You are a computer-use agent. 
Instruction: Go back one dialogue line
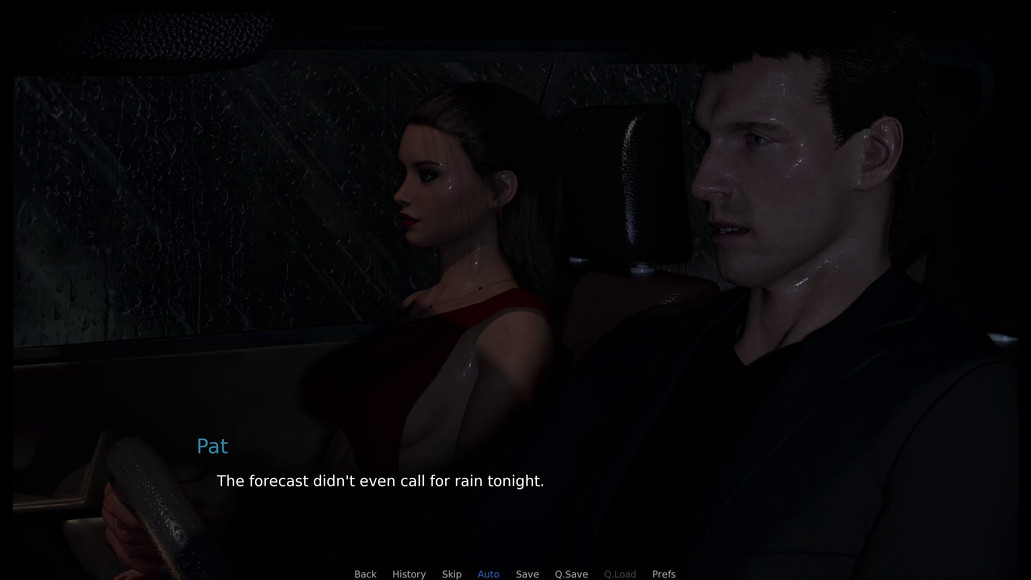tap(365, 574)
